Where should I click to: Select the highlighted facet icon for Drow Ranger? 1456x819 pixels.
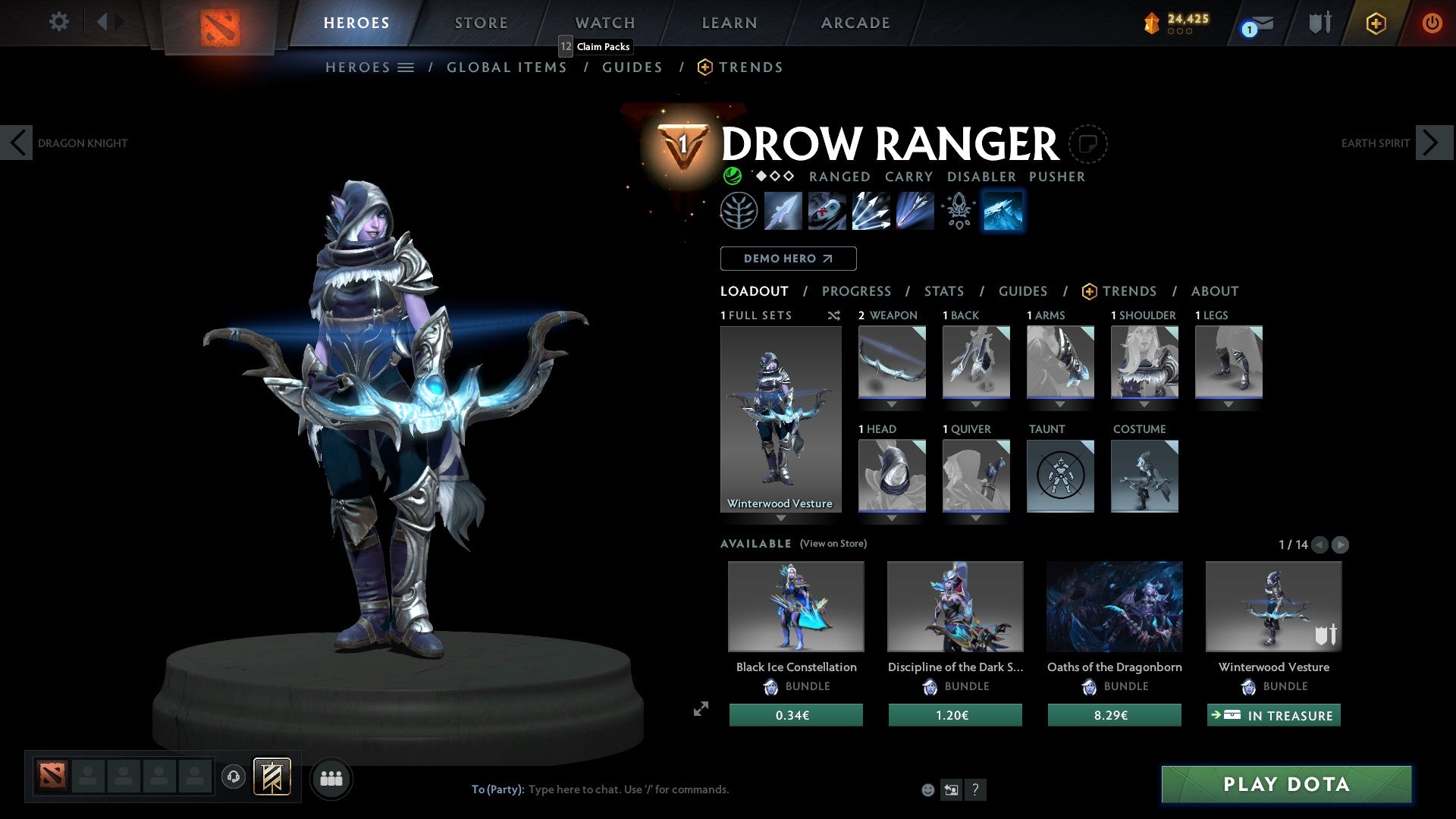pos(1003,211)
